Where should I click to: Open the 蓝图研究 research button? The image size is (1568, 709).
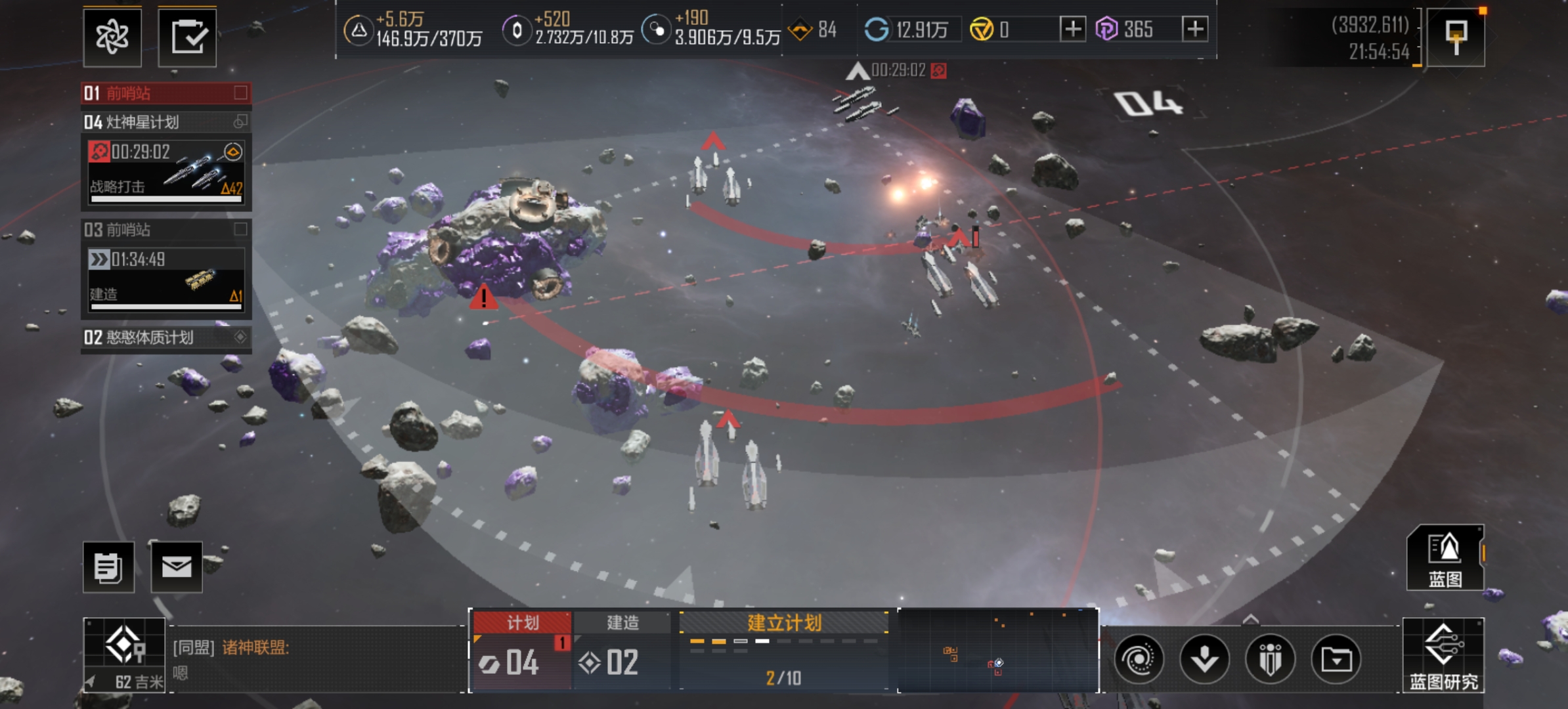click(x=1443, y=655)
